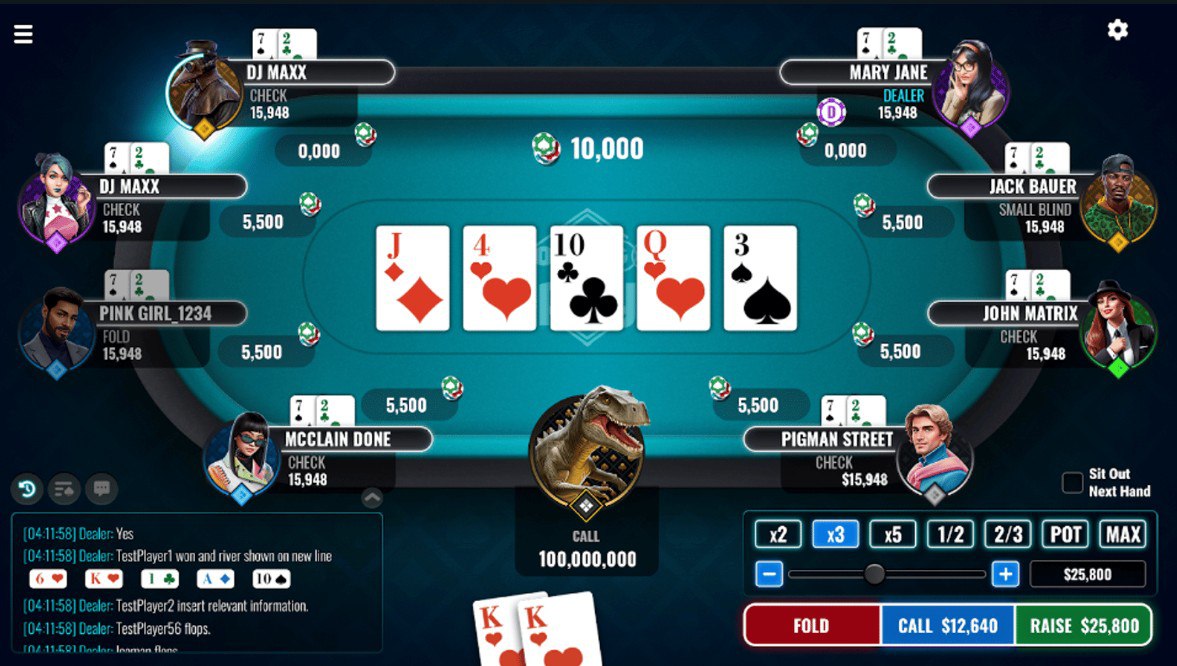Call the $12,640 bet
Image resolution: width=1177 pixels, height=666 pixels.
[x=947, y=626]
